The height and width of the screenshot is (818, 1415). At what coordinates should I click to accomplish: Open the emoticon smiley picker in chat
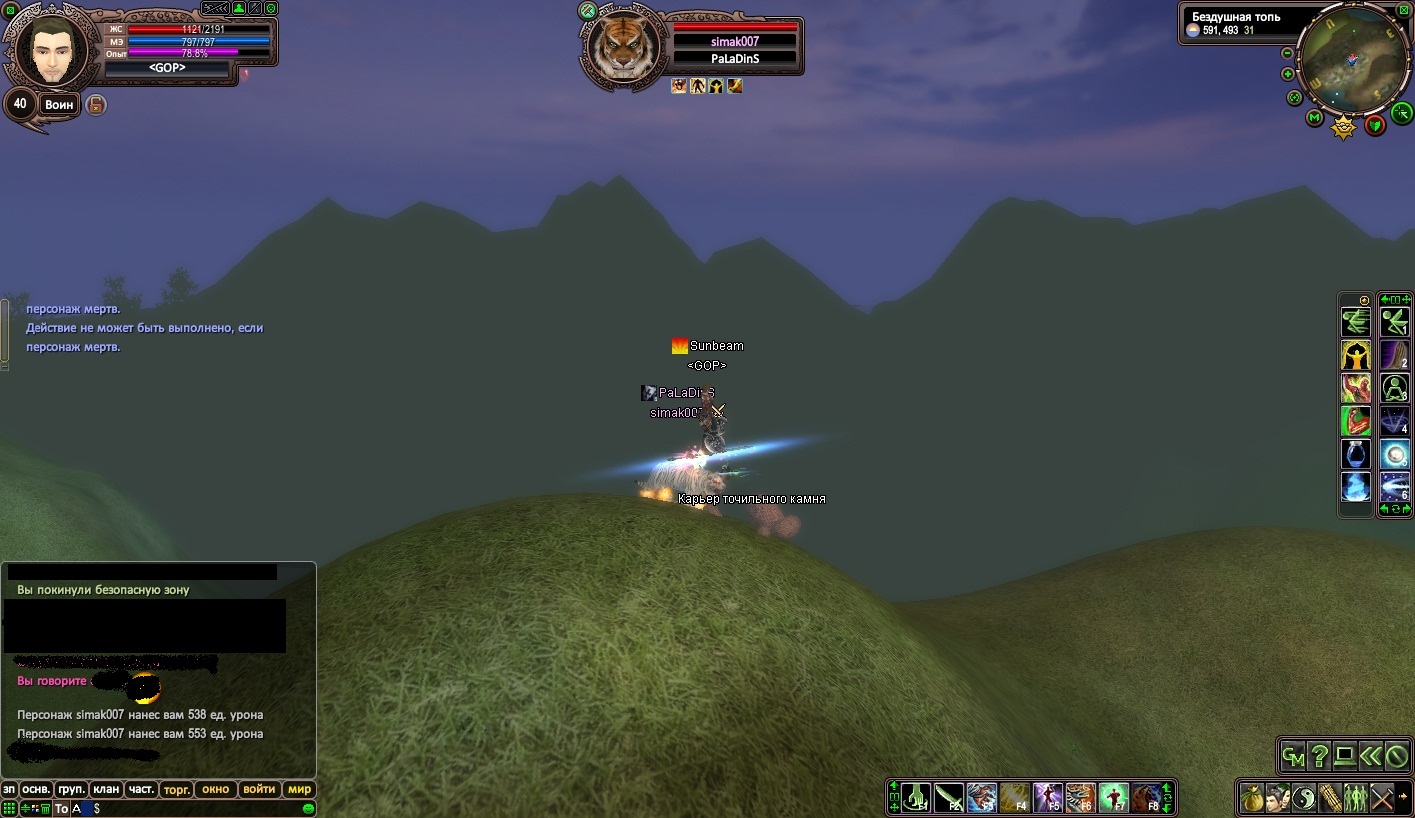pos(308,808)
